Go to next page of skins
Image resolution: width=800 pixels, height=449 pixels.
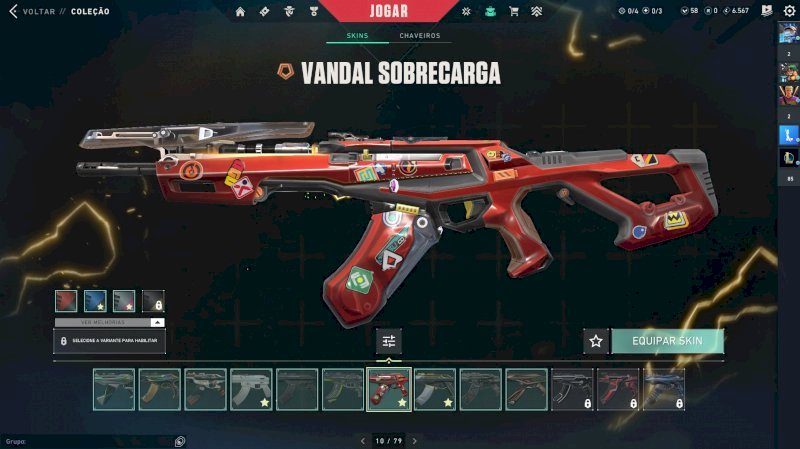[x=415, y=440]
